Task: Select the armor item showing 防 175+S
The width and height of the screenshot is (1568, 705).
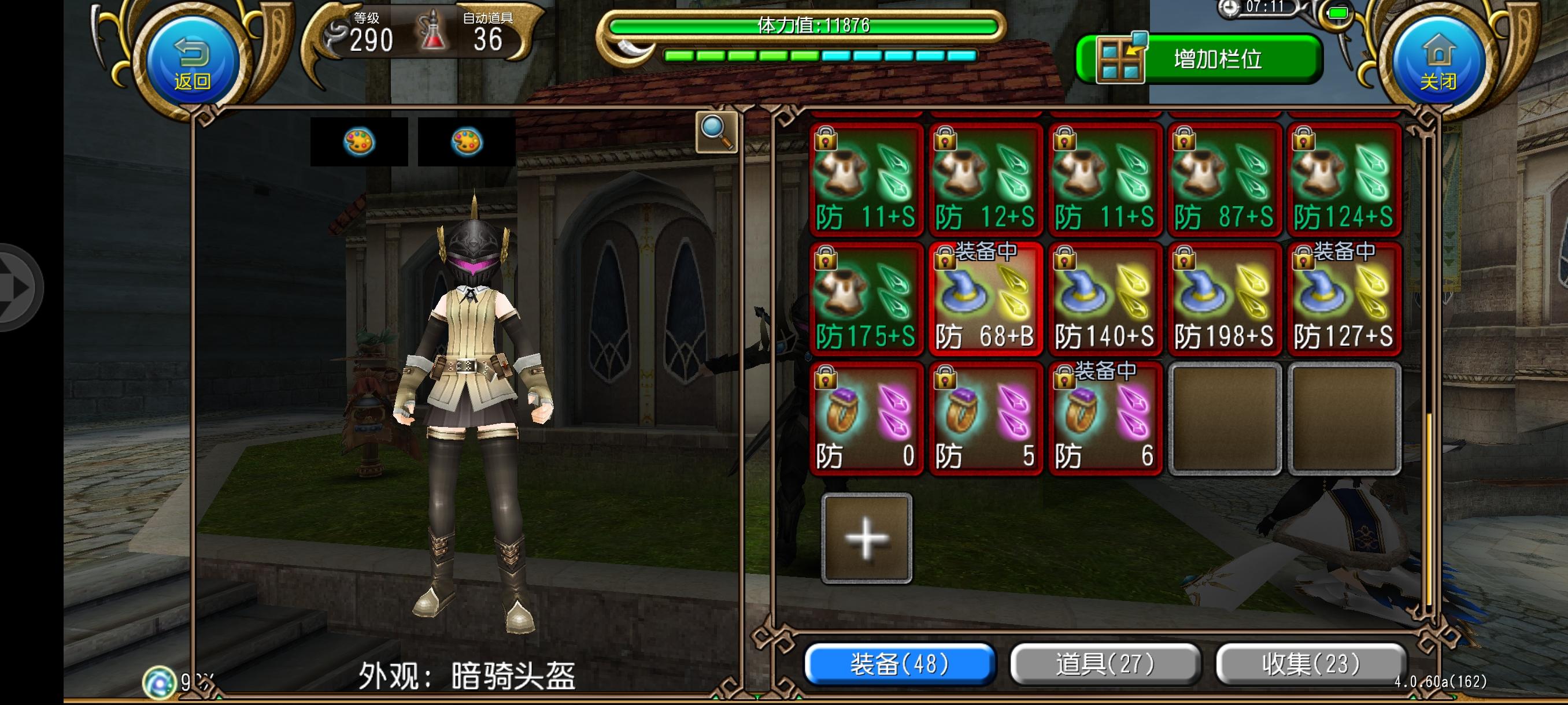Action: pos(866,301)
